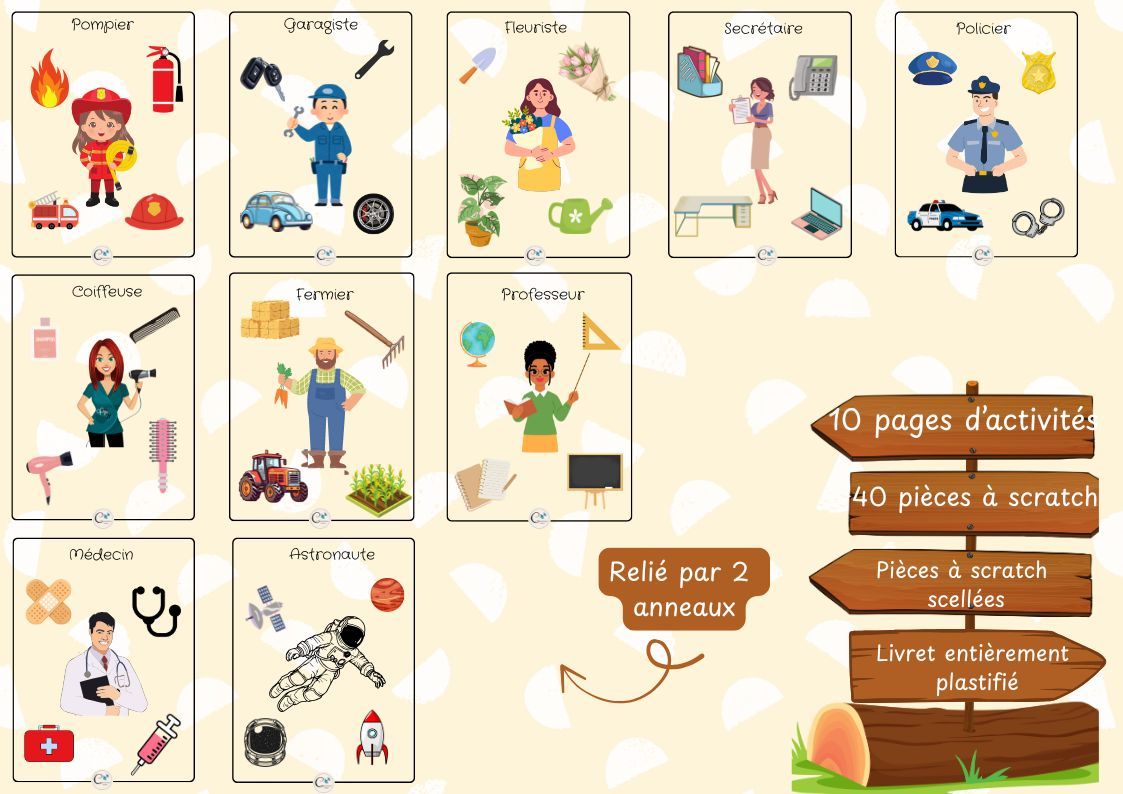The image size is (1123, 794).
Task: Choose the Fleuriste card
Action: (x=538, y=135)
